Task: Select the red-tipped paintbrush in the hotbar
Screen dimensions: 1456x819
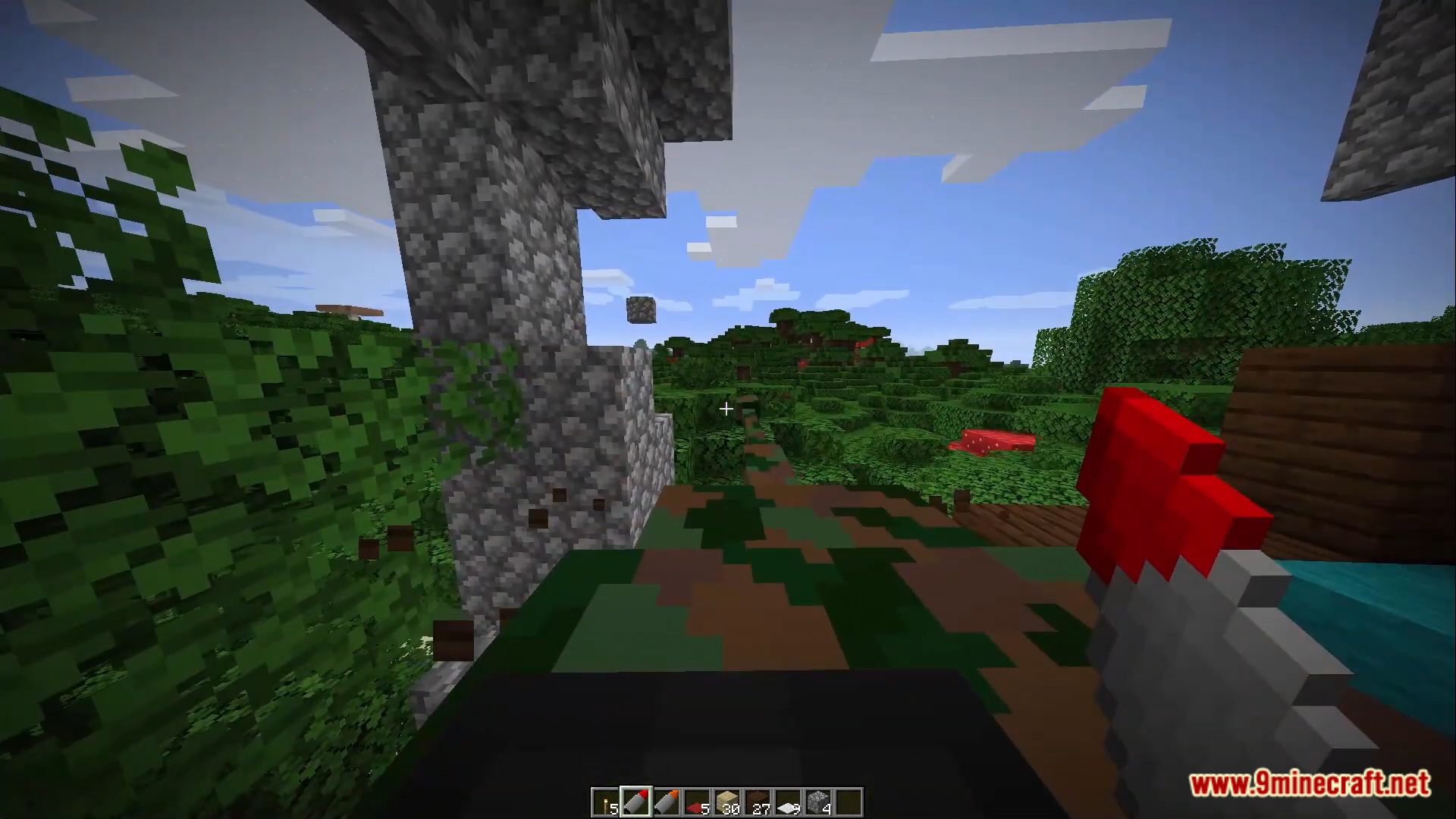Action: [x=637, y=802]
